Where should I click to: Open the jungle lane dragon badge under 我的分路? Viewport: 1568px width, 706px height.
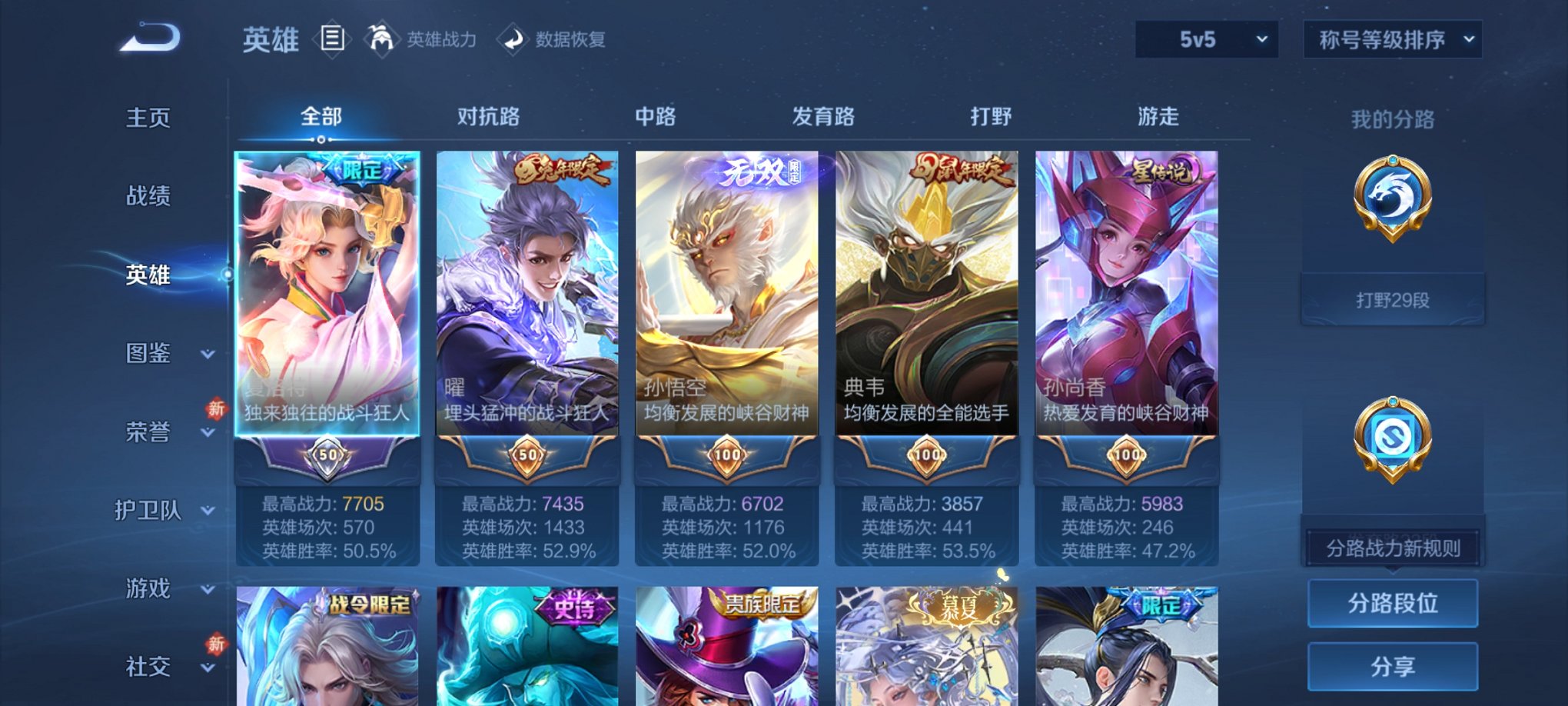point(1391,200)
